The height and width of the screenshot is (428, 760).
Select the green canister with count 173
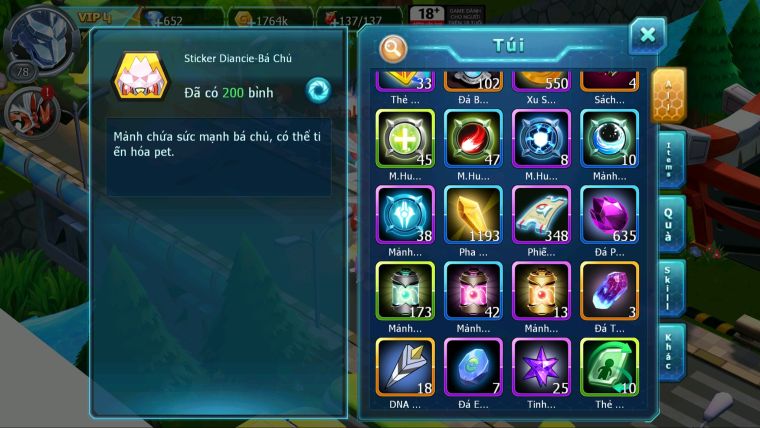(x=405, y=291)
